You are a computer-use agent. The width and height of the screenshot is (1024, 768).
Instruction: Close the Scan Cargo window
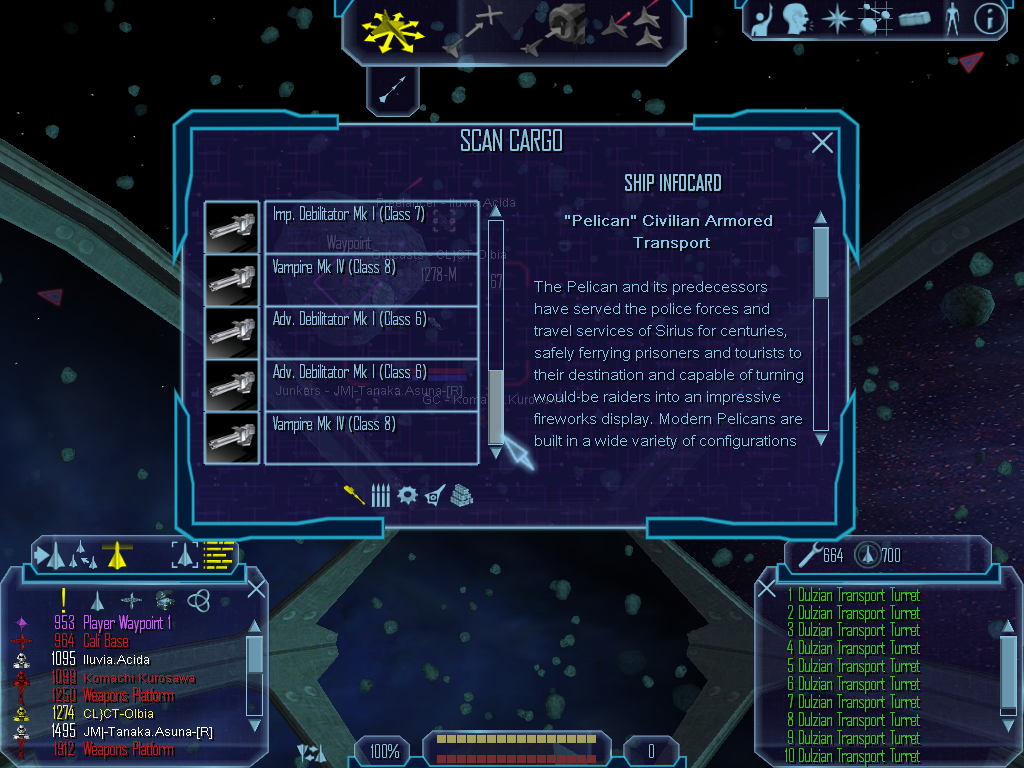822,143
